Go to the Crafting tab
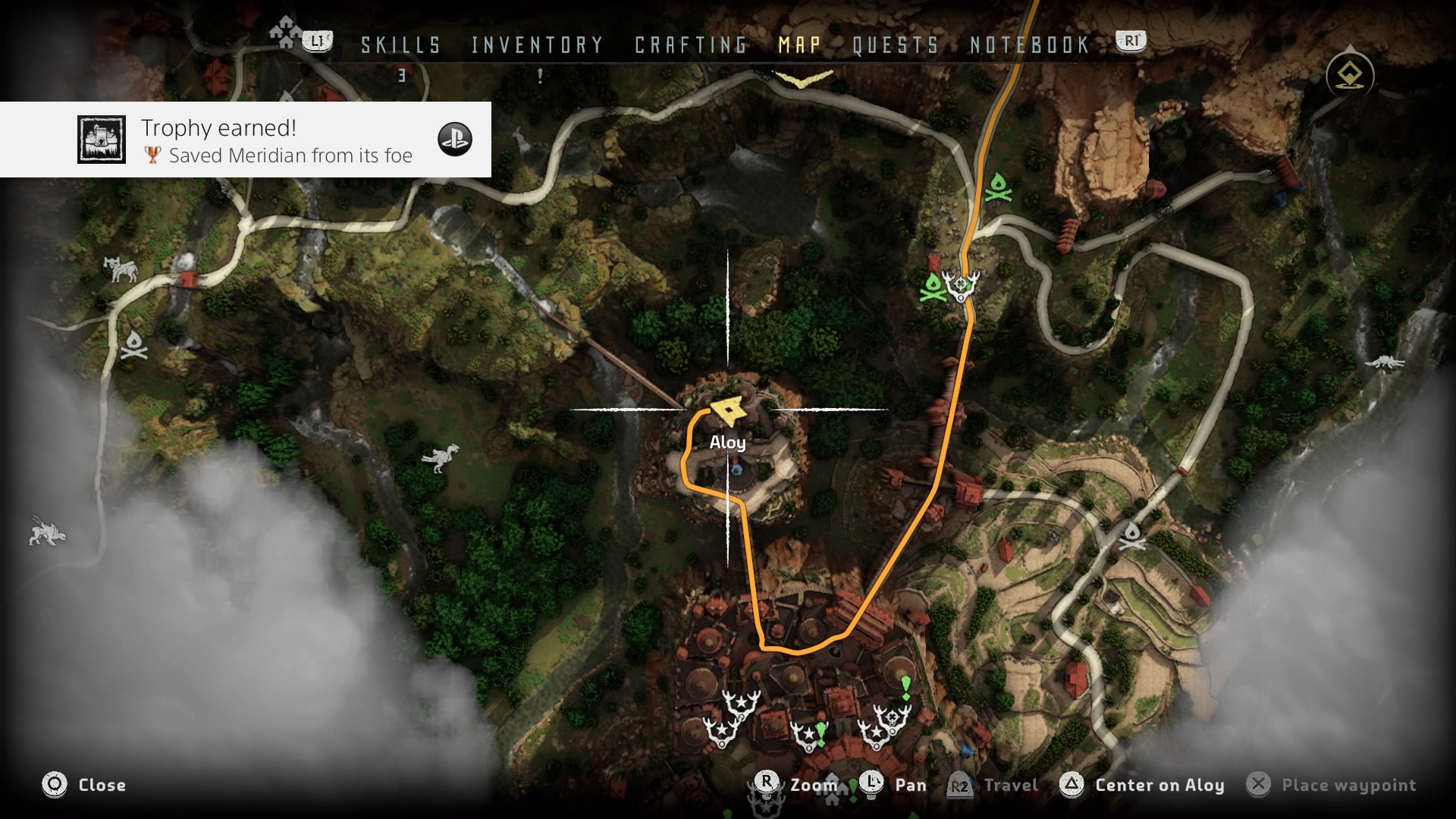 pos(691,45)
